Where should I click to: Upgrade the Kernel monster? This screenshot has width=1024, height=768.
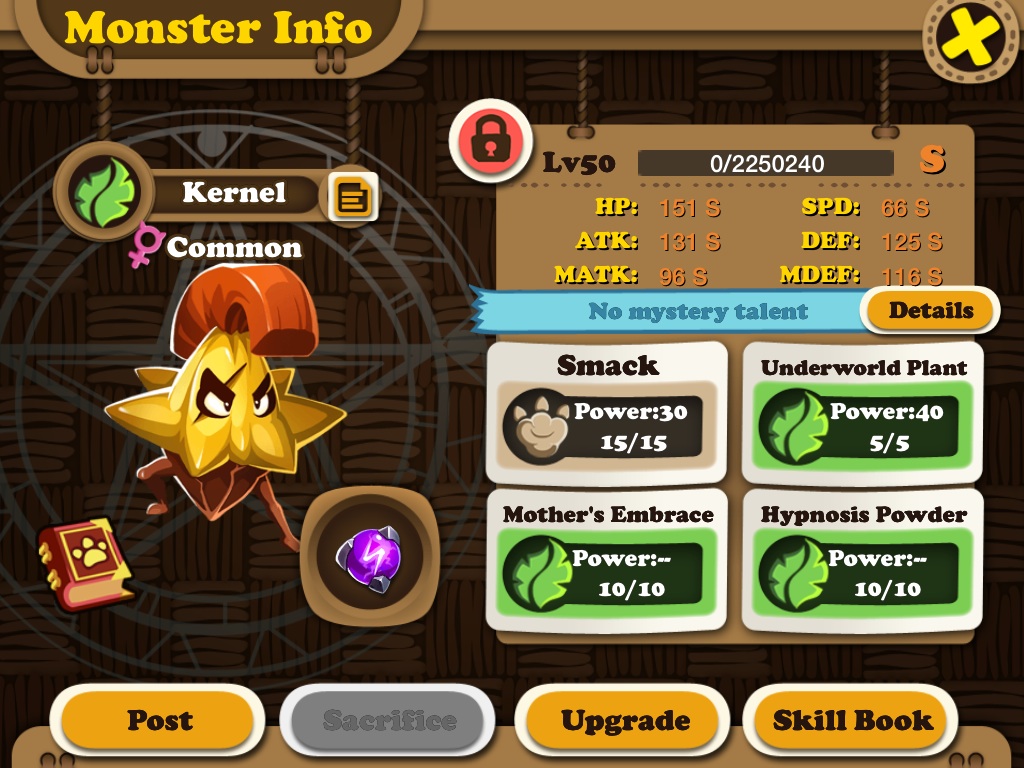tap(624, 720)
